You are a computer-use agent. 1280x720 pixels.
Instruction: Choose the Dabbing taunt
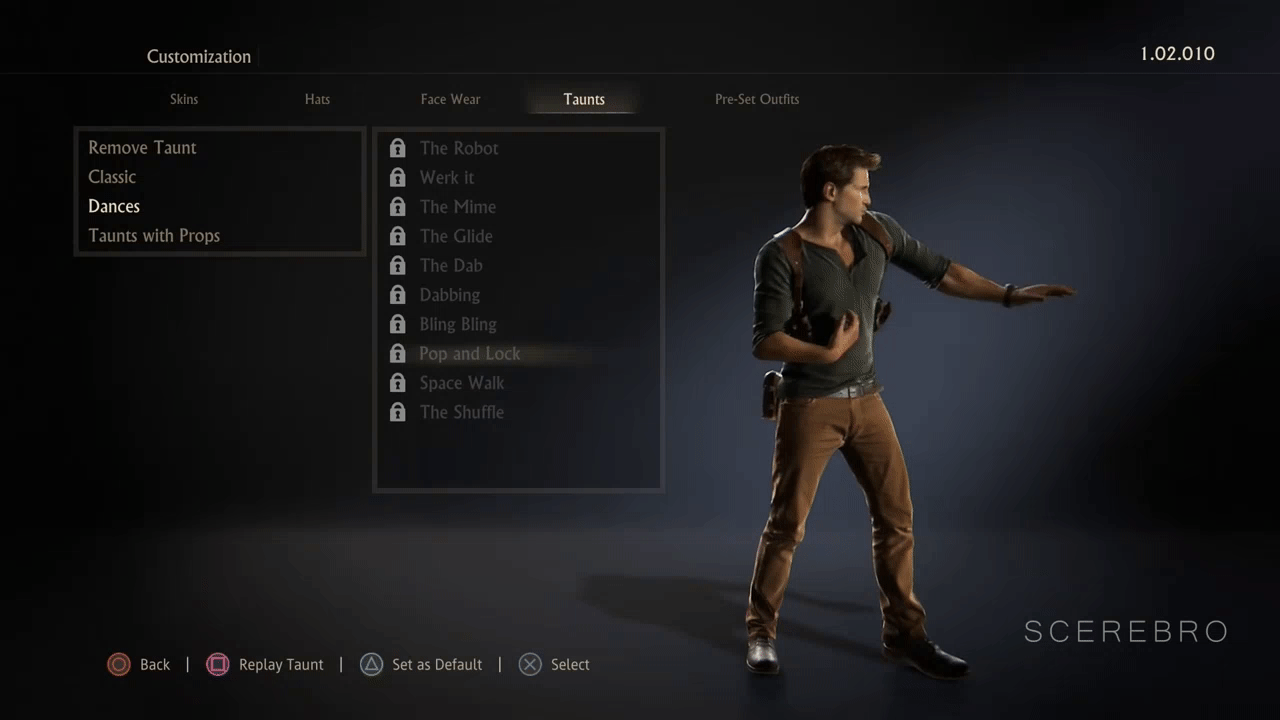[450, 295]
